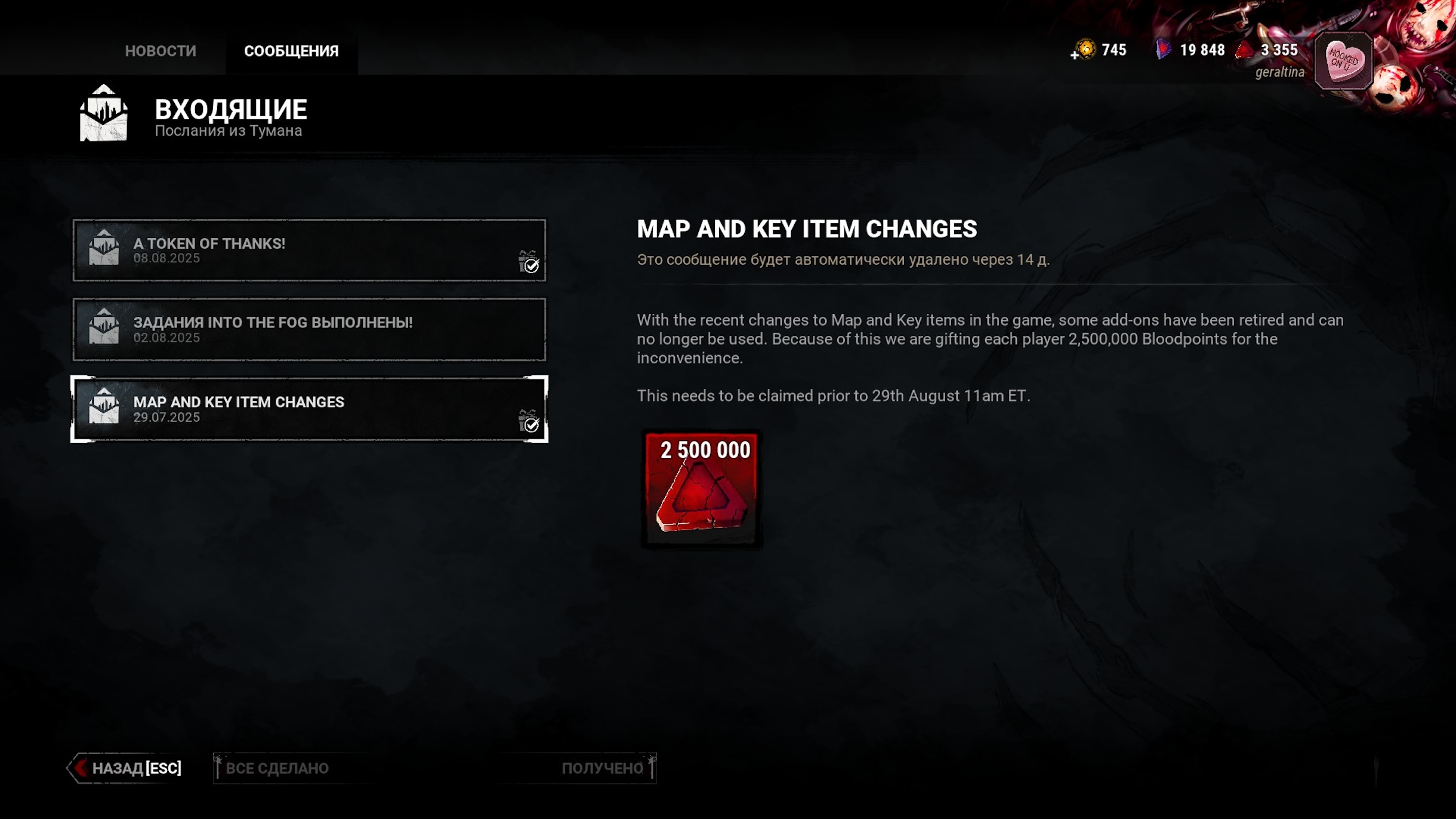Click the Получено claim button
Screen dimensions: 1456x819
(x=603, y=768)
